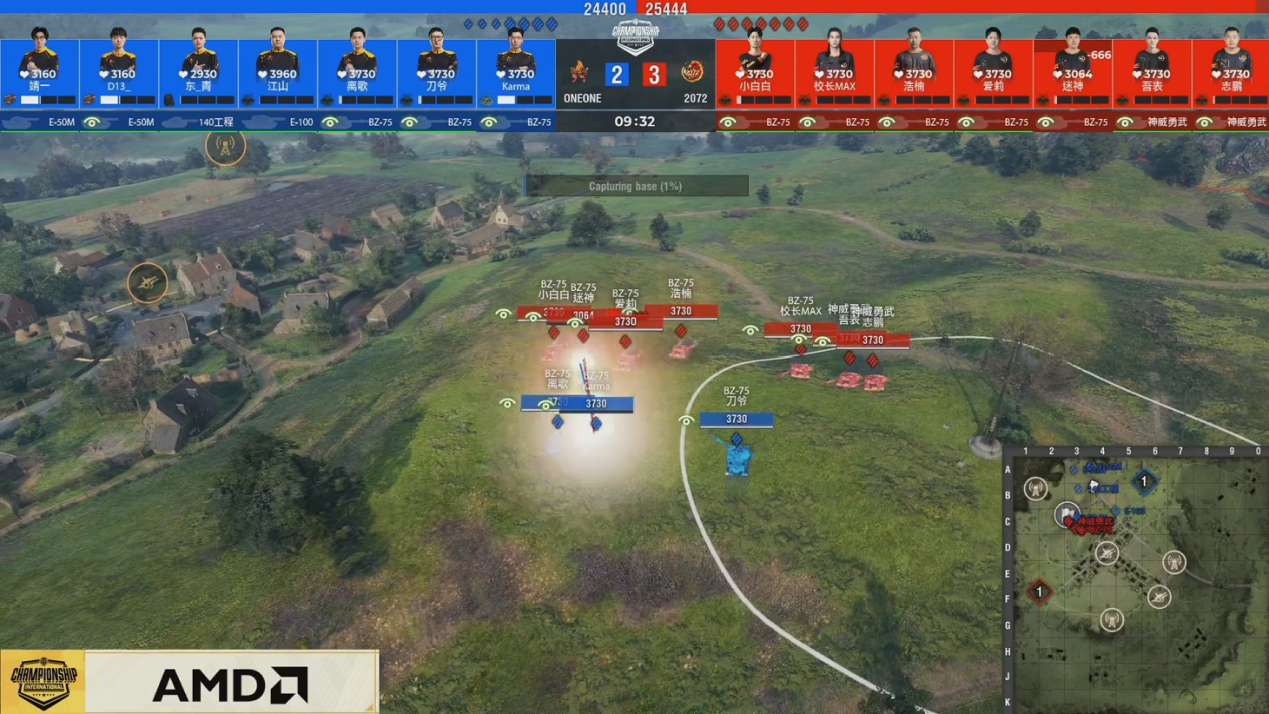This screenshot has width=1269, height=714.
Task: Select 刀爷's blue BZ-75 tank marker
Action: [737, 457]
